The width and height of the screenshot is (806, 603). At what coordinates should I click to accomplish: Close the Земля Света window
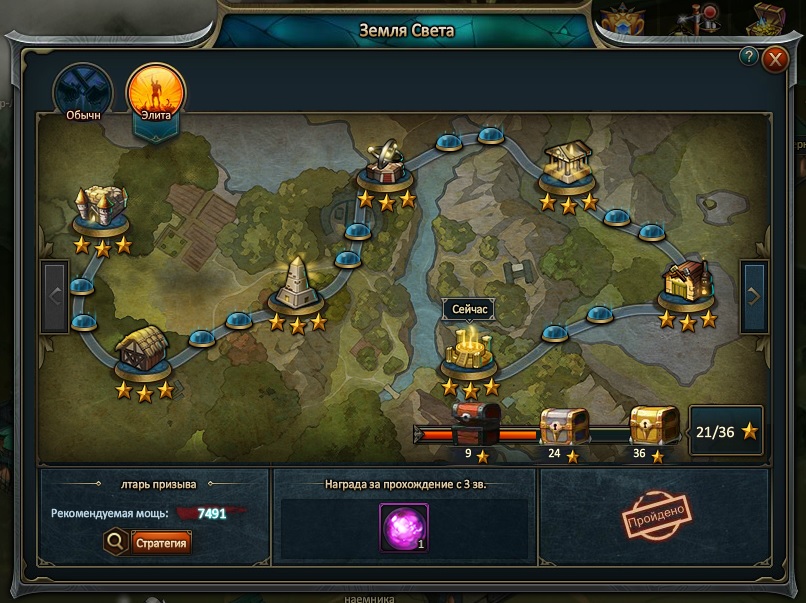(x=775, y=59)
